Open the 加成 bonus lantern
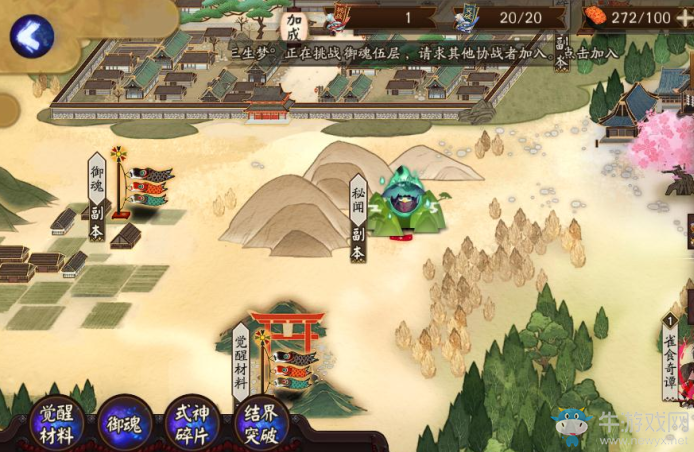 coord(294,27)
